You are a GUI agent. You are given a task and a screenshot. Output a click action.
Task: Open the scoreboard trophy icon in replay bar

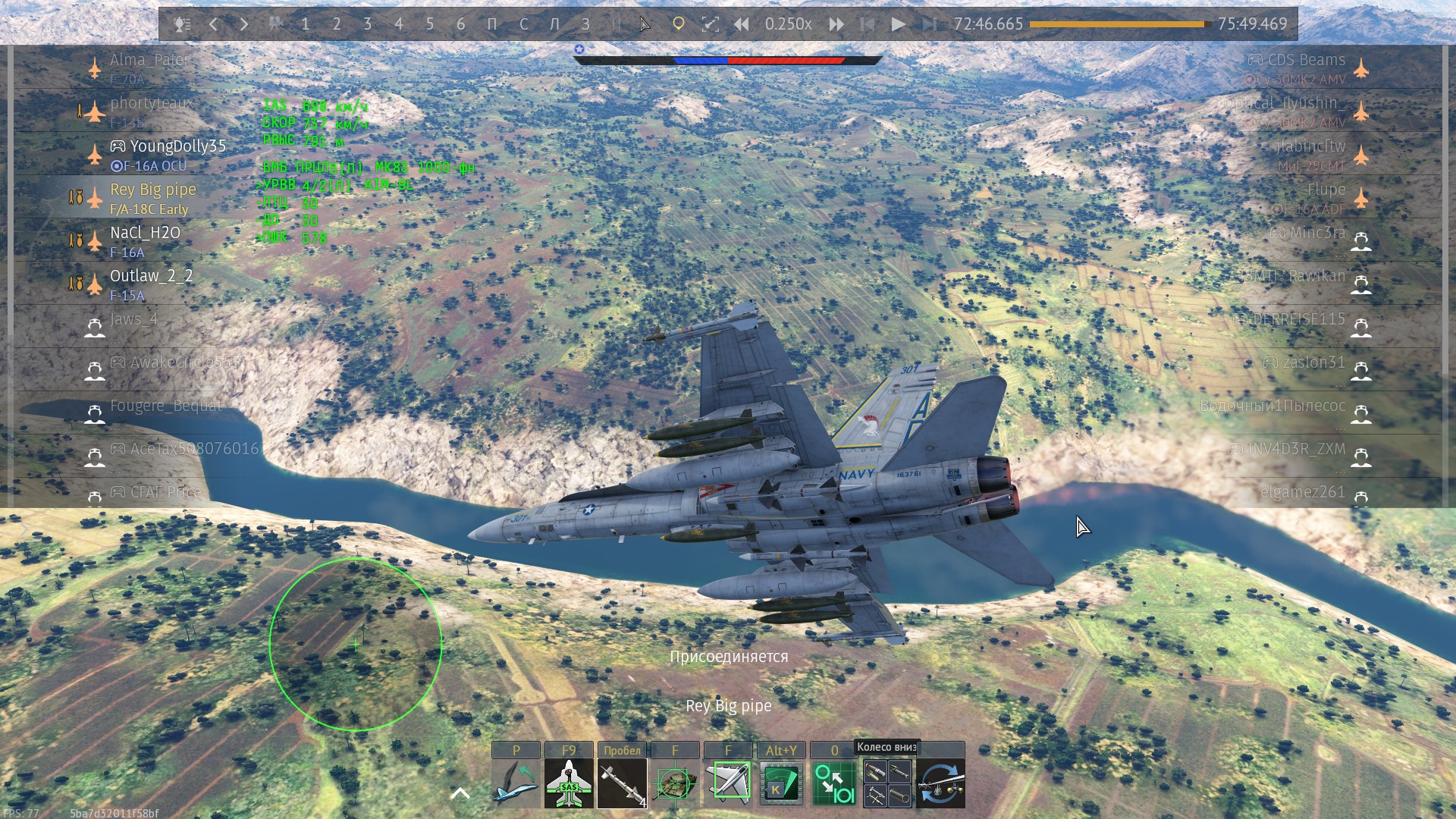[x=181, y=24]
